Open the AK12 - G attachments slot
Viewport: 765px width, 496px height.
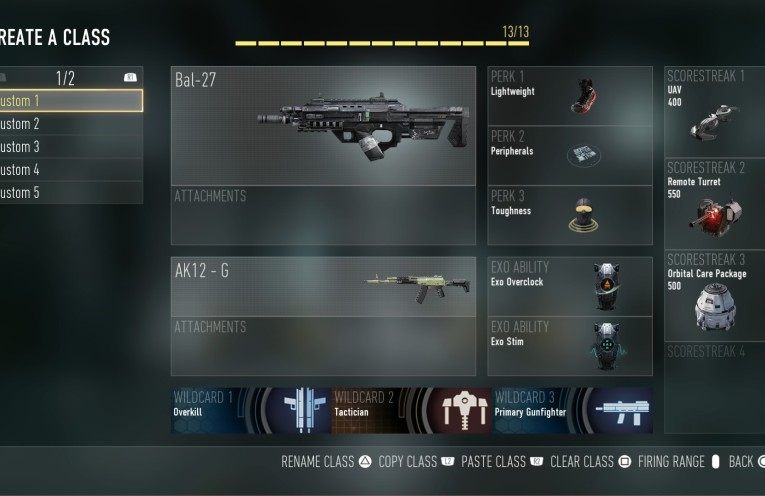coord(323,346)
